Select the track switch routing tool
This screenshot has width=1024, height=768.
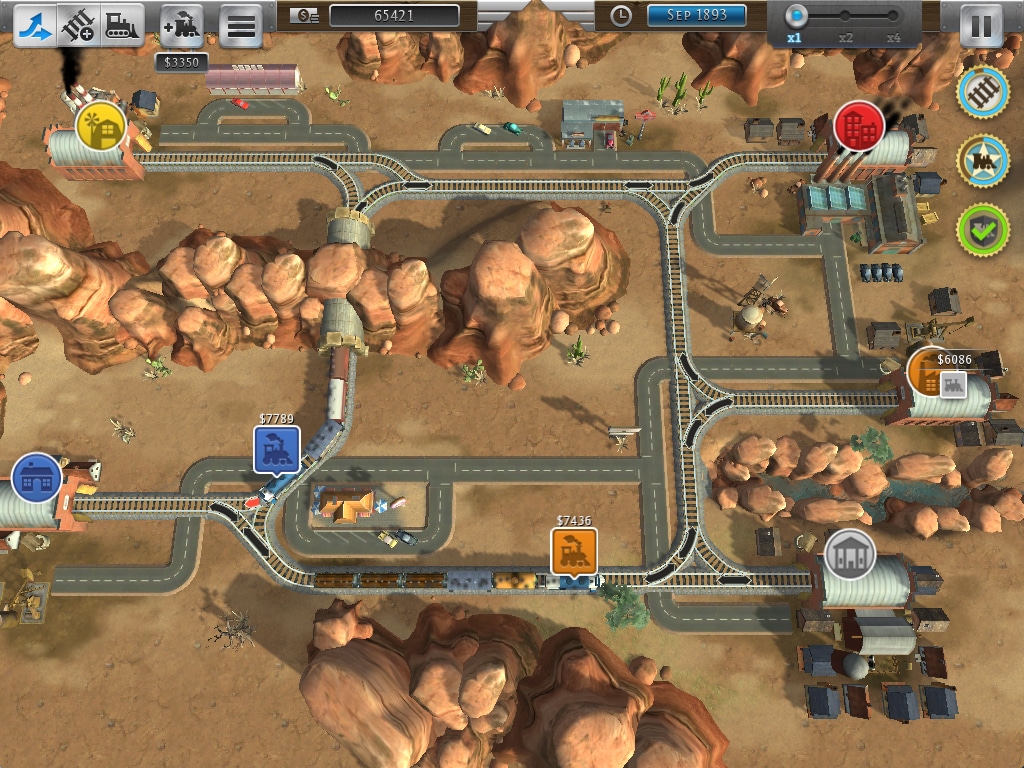(x=34, y=25)
